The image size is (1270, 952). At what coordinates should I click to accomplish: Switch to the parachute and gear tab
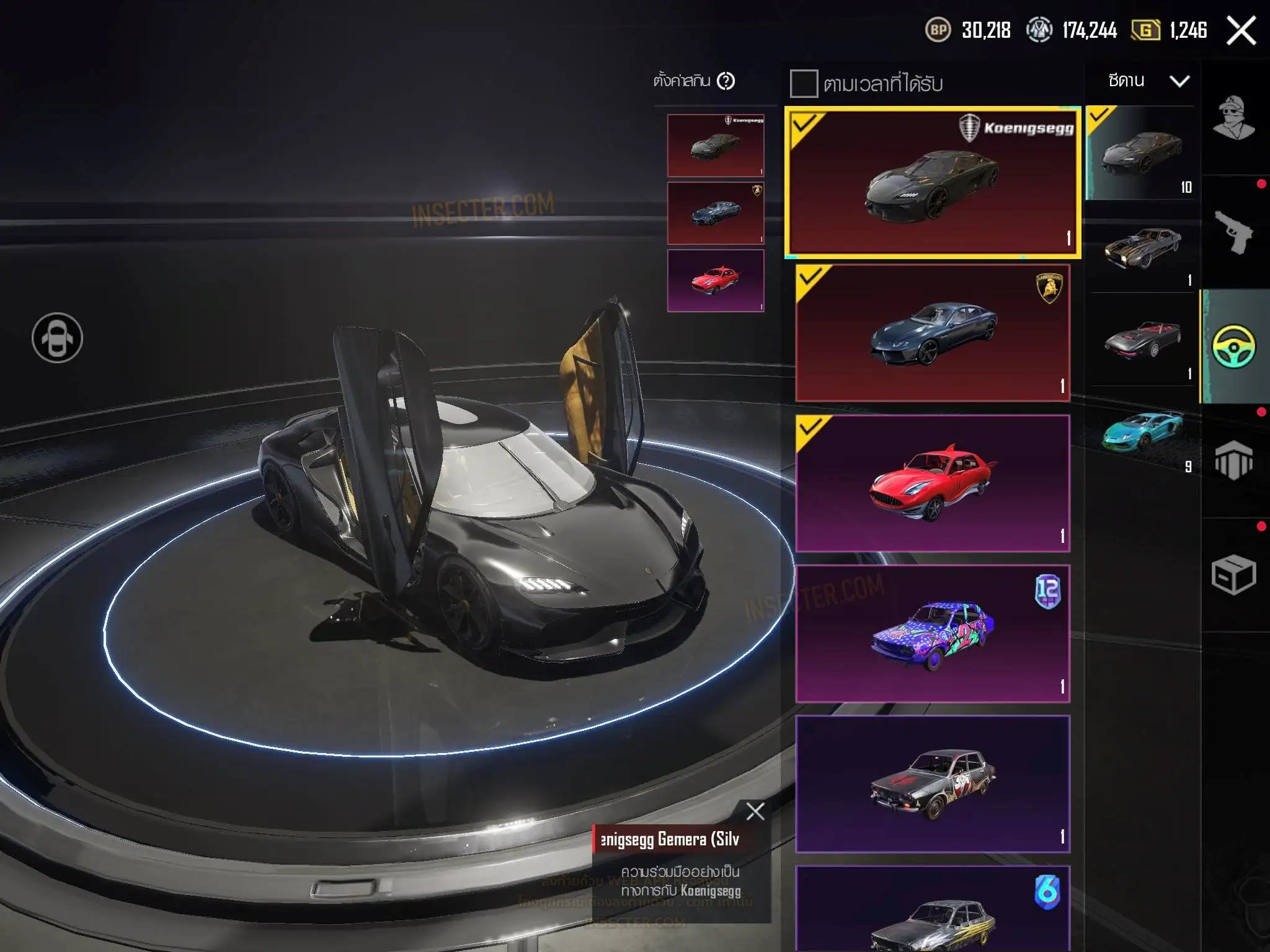[x=1233, y=461]
